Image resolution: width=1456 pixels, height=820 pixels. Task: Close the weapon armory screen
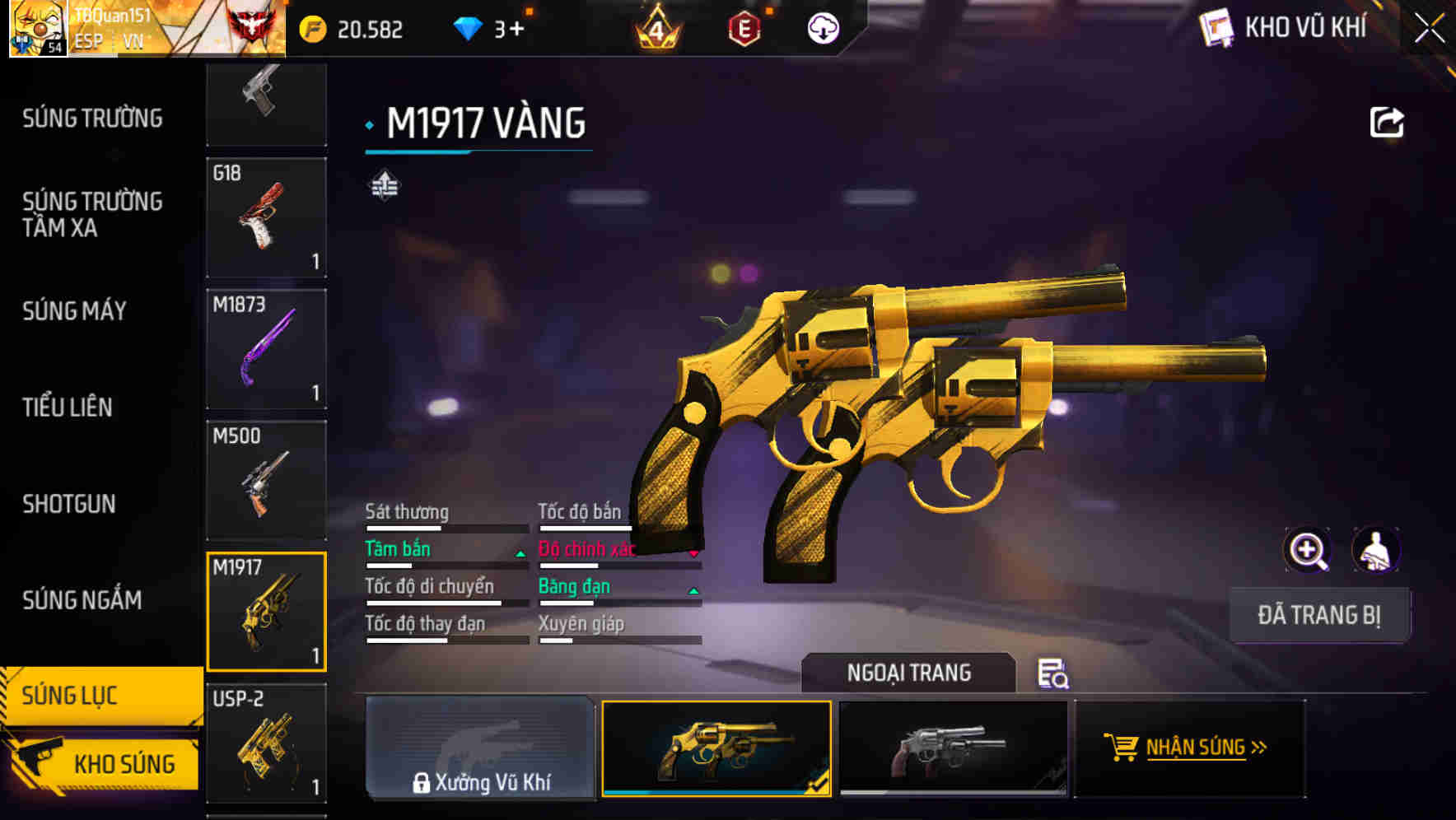point(1429,29)
